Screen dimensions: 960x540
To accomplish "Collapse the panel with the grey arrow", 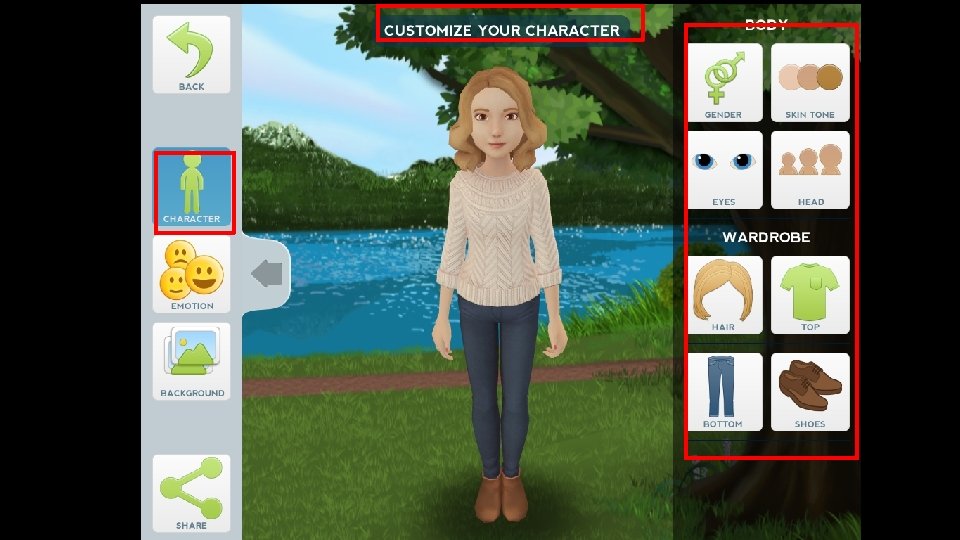I will pyautogui.click(x=267, y=273).
